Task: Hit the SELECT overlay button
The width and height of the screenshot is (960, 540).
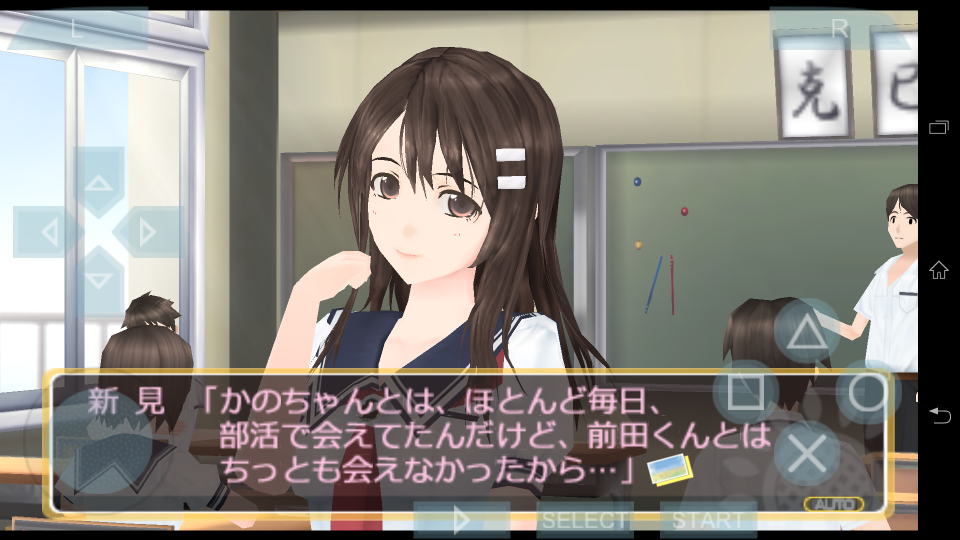Action: point(585,520)
